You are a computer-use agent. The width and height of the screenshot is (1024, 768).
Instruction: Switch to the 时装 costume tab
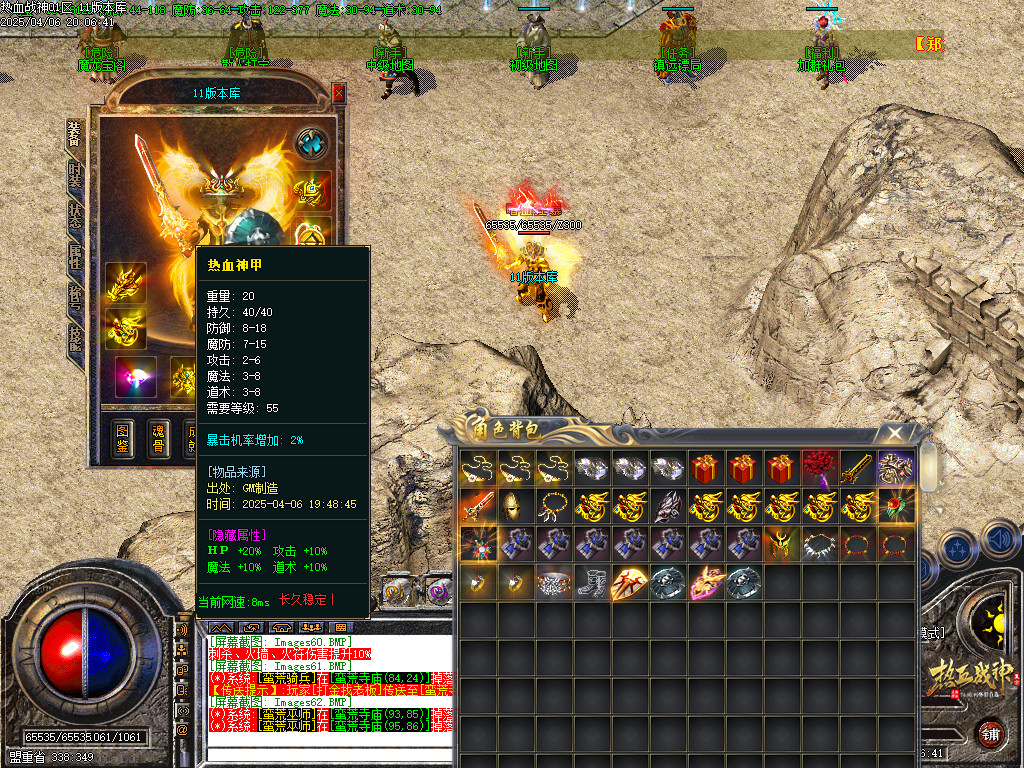(x=75, y=175)
